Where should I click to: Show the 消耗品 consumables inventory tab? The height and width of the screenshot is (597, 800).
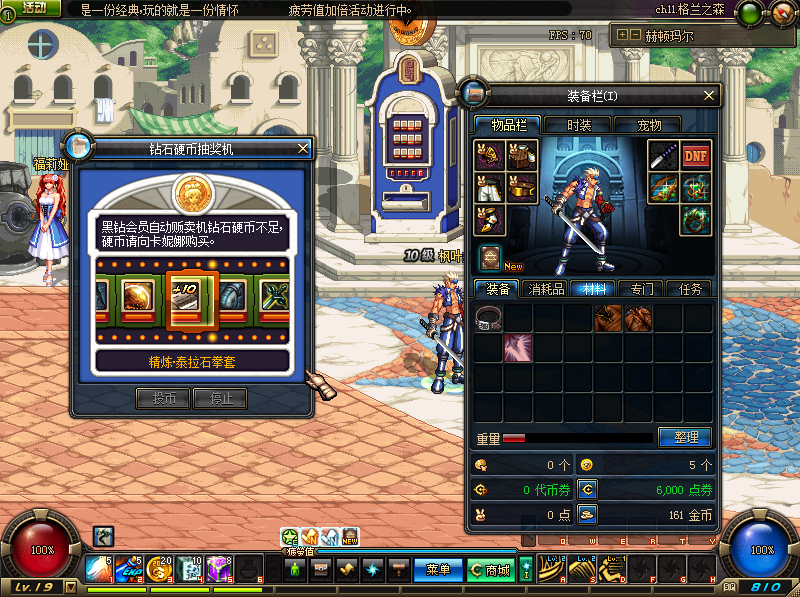coord(547,289)
